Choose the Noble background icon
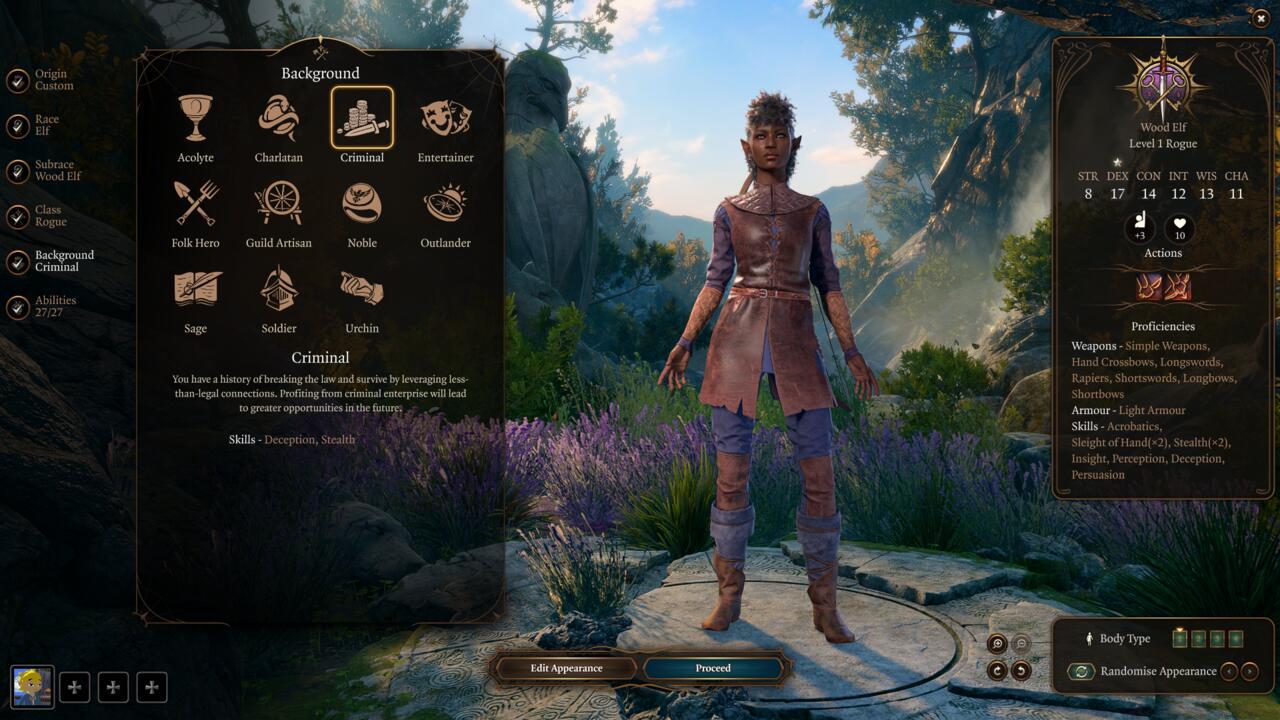The image size is (1280, 720). click(361, 201)
